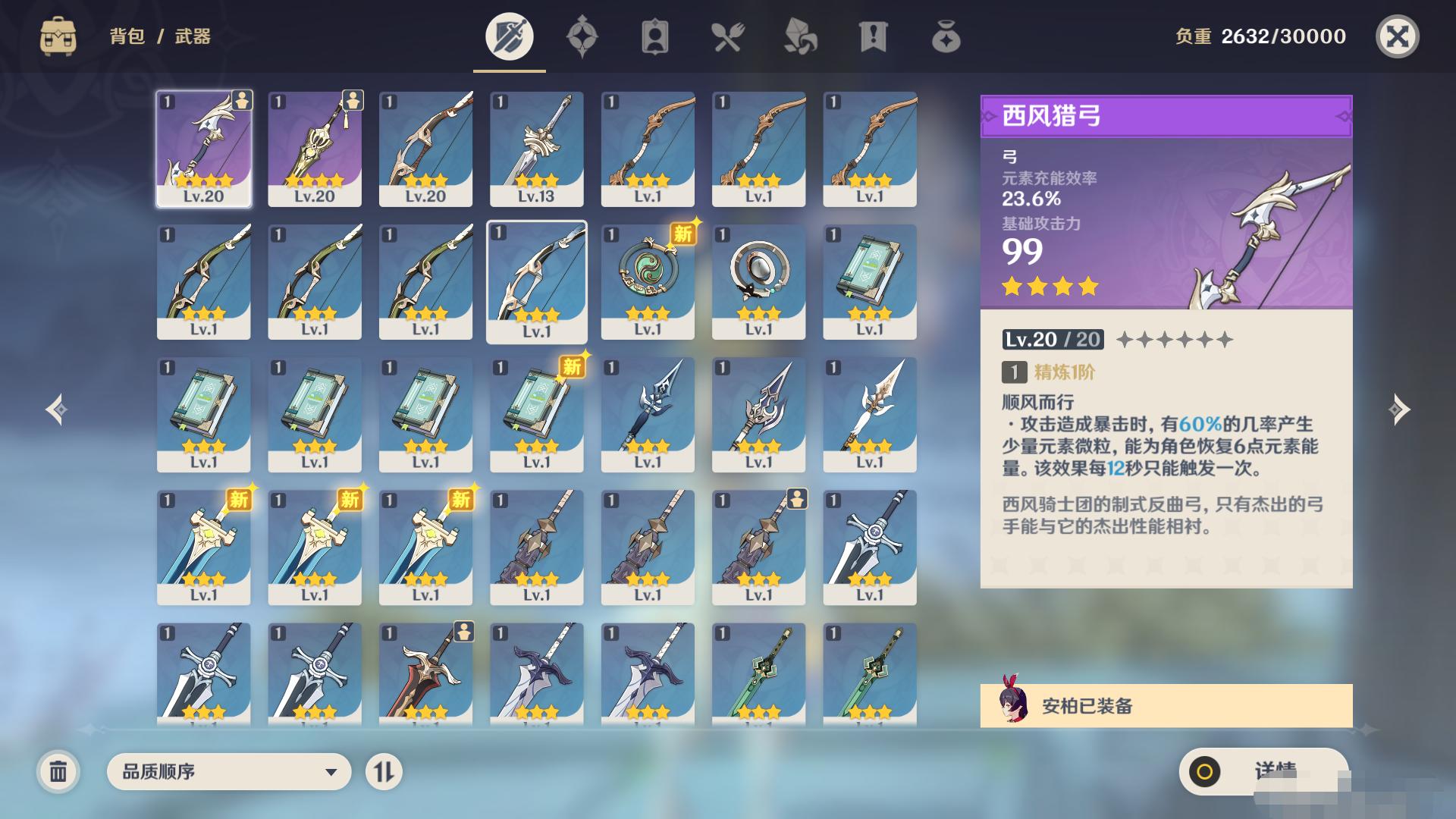Choose the new jade ring catalyst
This screenshot has width=1456, height=819.
click(x=647, y=281)
